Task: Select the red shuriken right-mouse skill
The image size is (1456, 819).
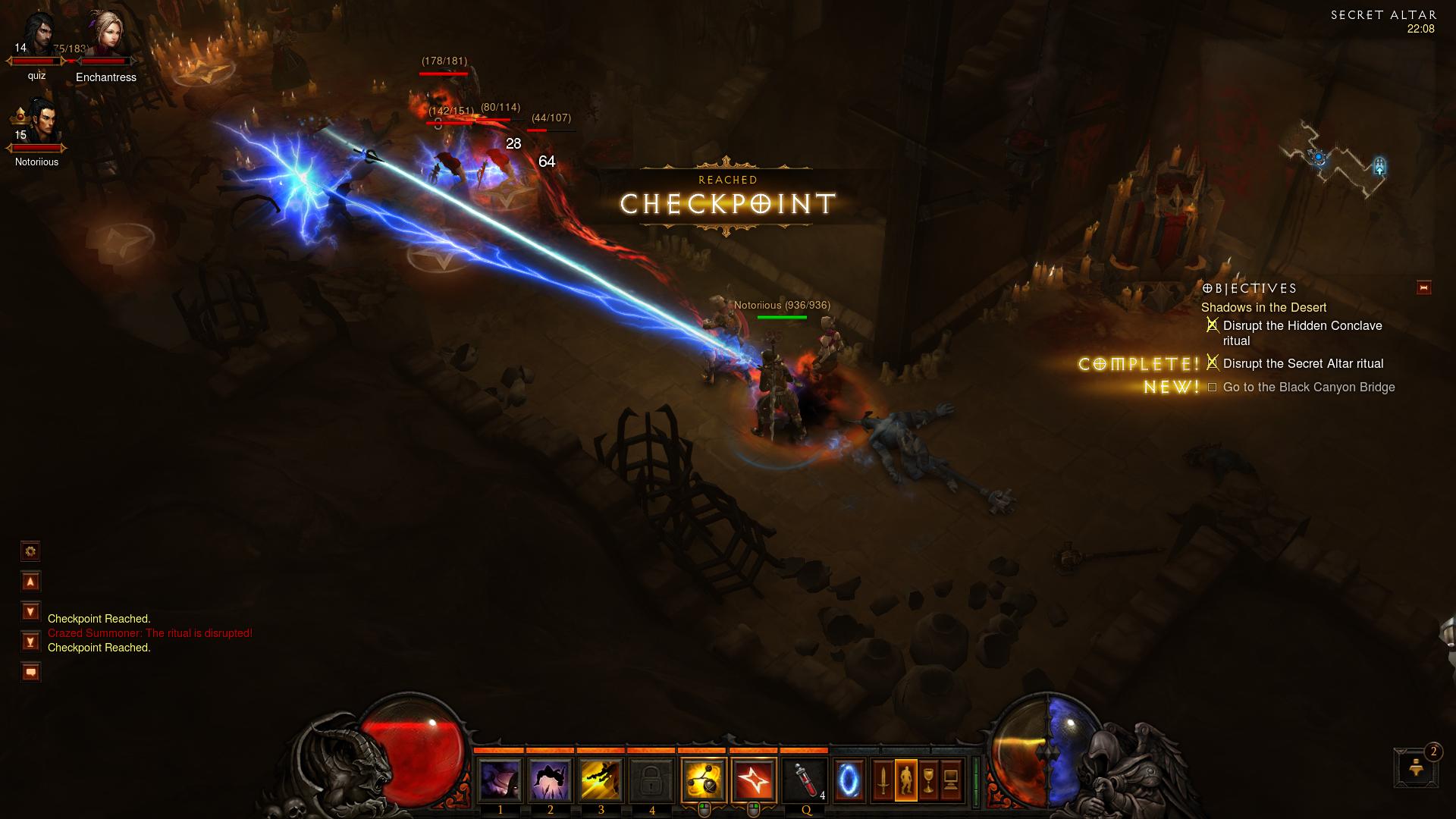Action: (754, 780)
